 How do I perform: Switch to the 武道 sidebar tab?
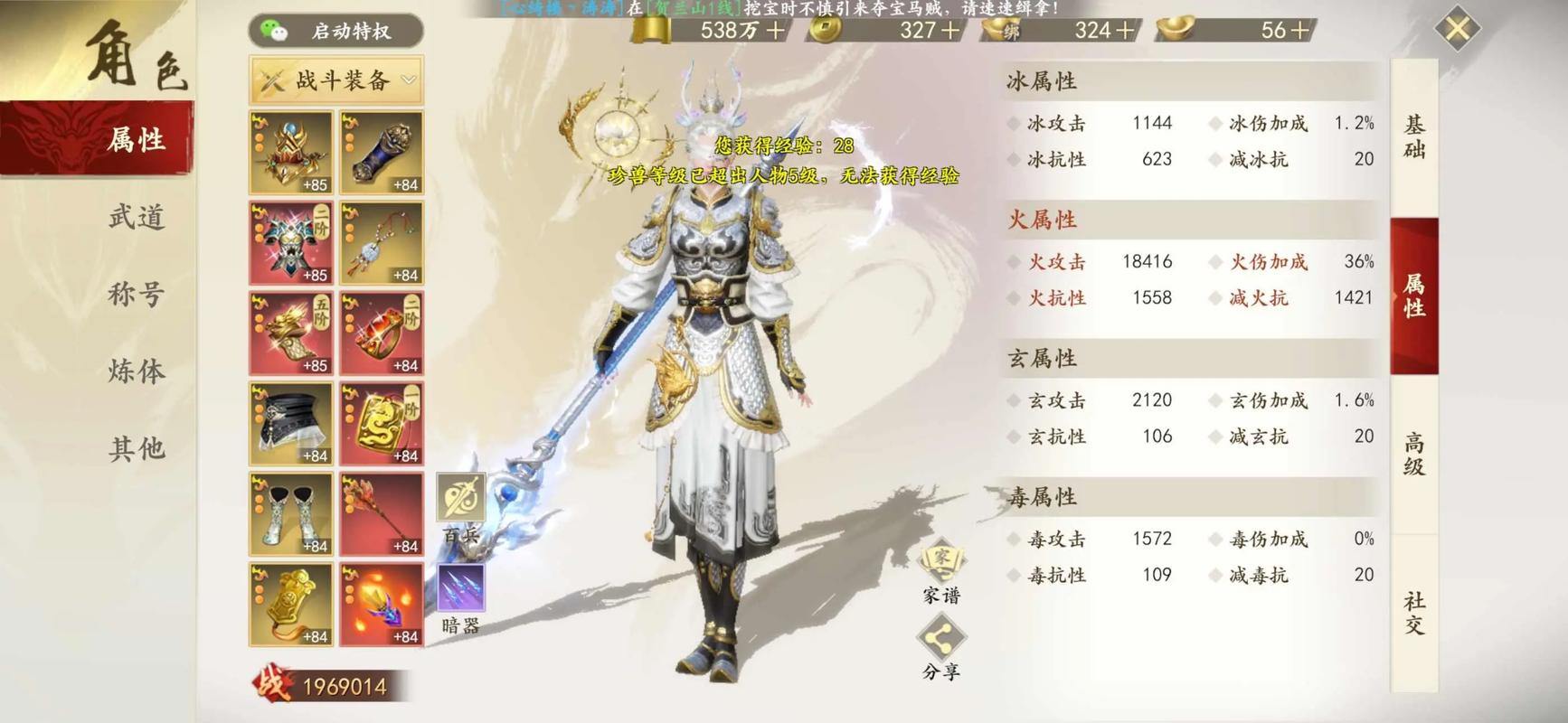[x=136, y=217]
